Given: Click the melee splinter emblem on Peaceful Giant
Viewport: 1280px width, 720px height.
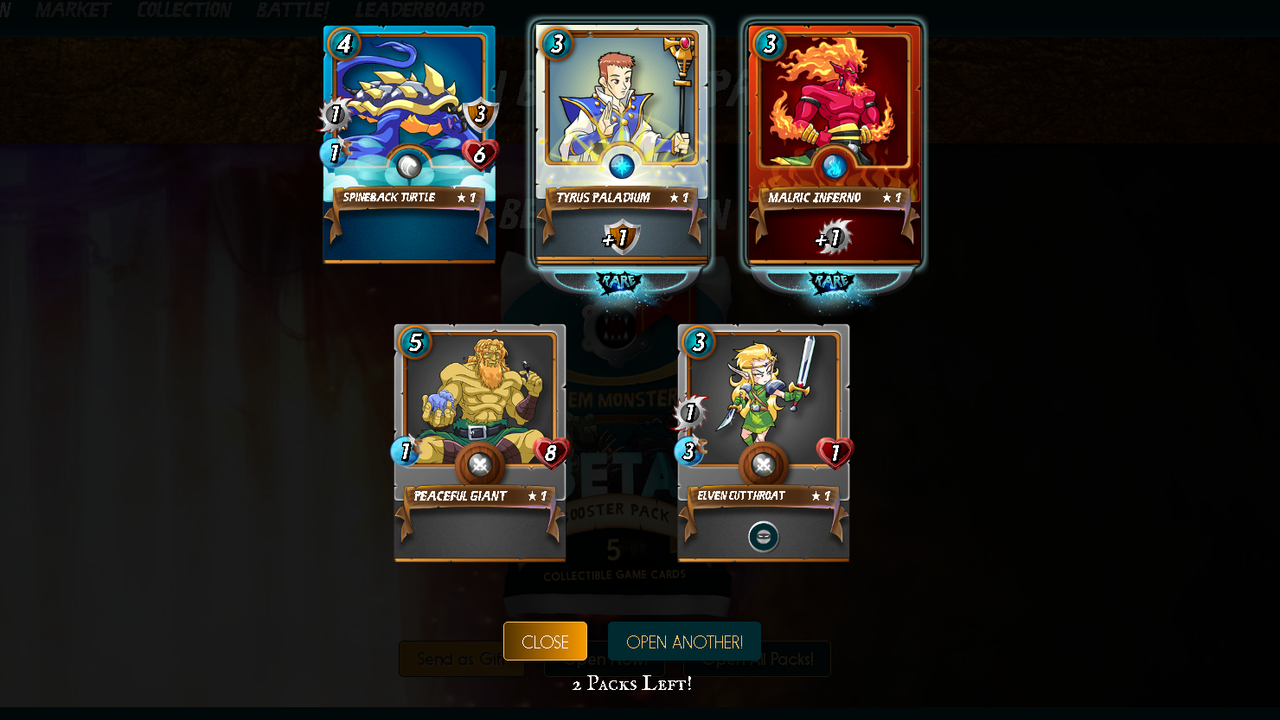Looking at the screenshot, I should click(x=479, y=462).
